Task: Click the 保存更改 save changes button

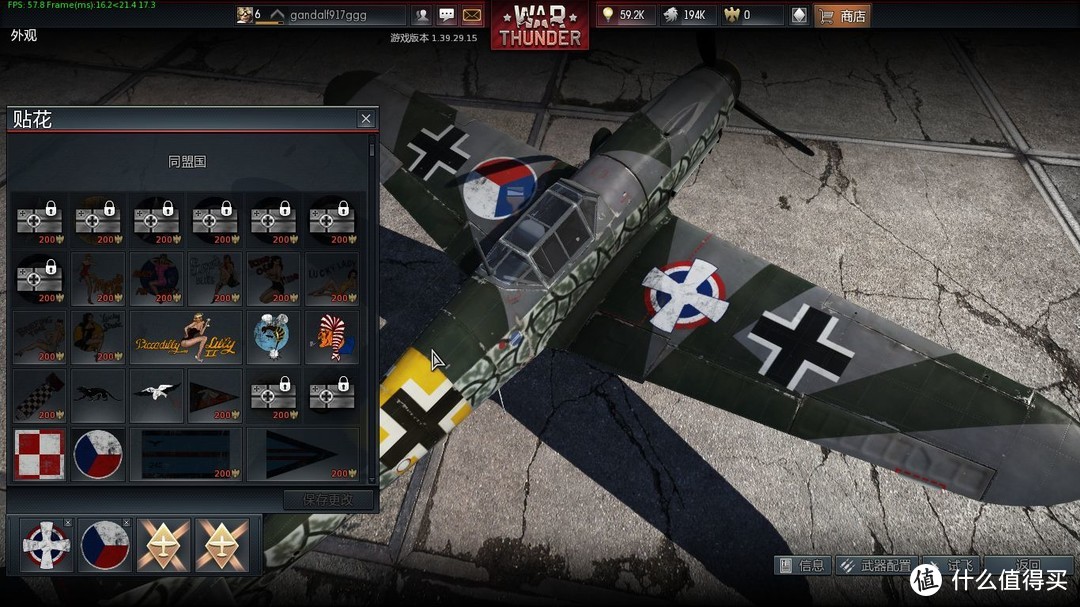Action: click(328, 500)
